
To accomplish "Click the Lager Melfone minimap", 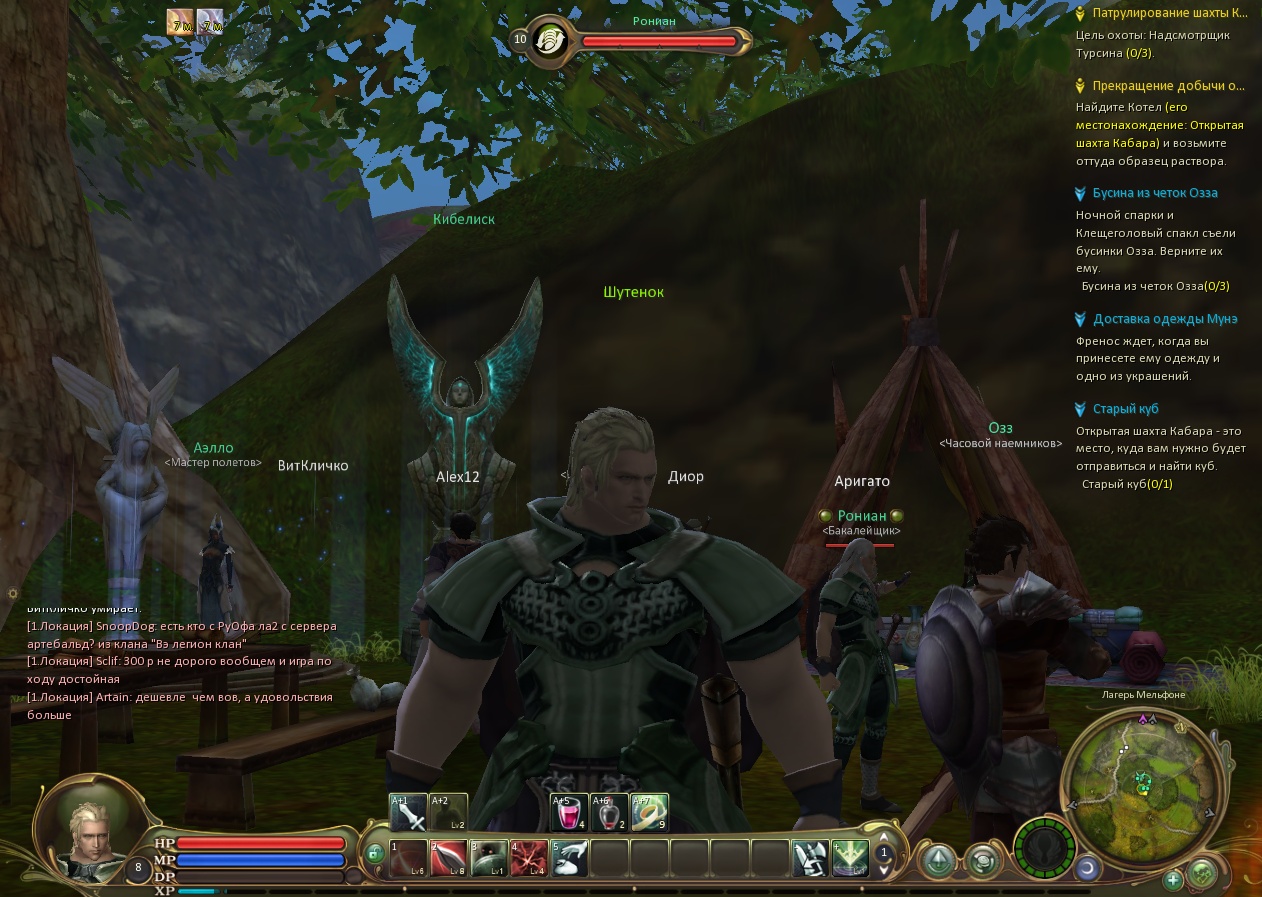I will click(1142, 780).
